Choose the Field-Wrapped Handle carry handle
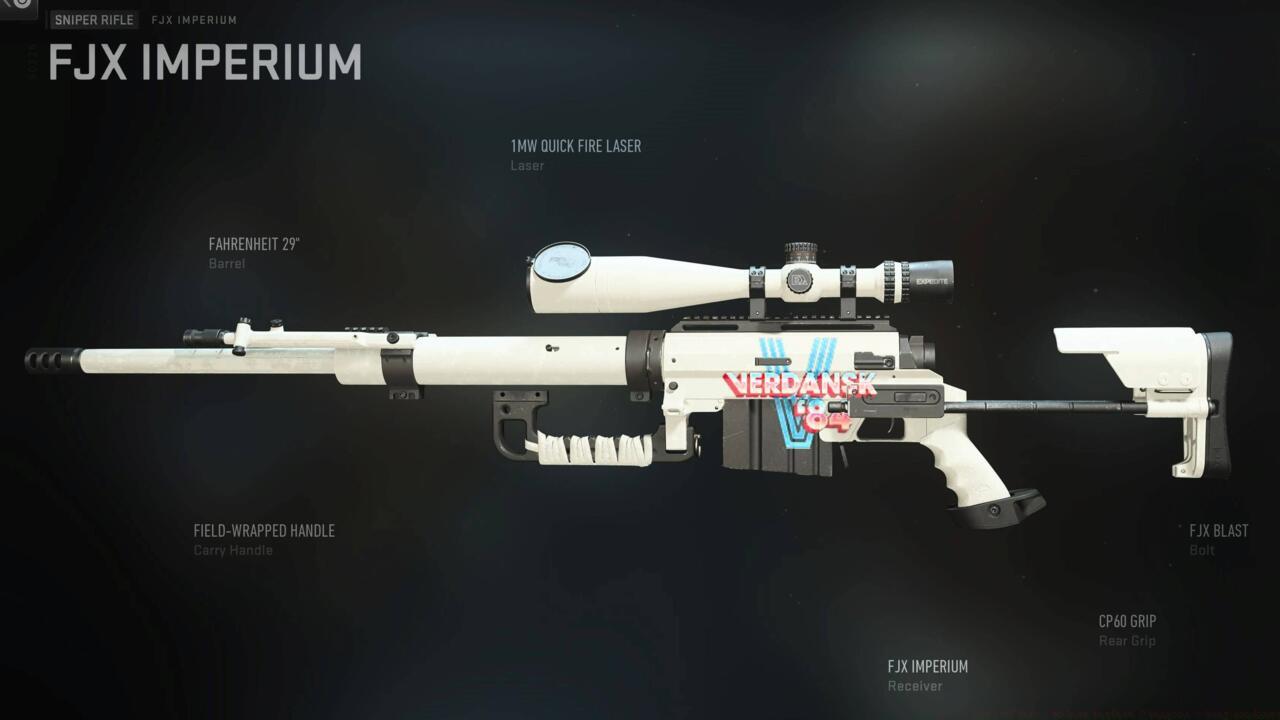Viewport: 1280px width, 720px height. click(x=264, y=530)
